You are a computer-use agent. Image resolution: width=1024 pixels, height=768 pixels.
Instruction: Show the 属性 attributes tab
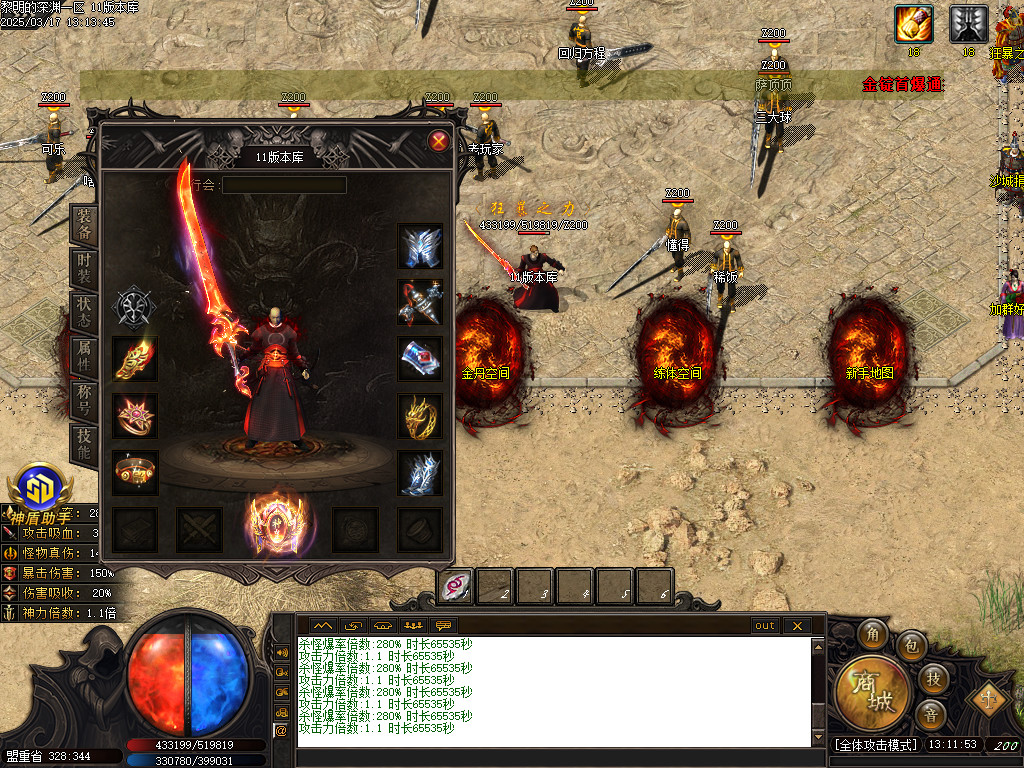pos(85,355)
